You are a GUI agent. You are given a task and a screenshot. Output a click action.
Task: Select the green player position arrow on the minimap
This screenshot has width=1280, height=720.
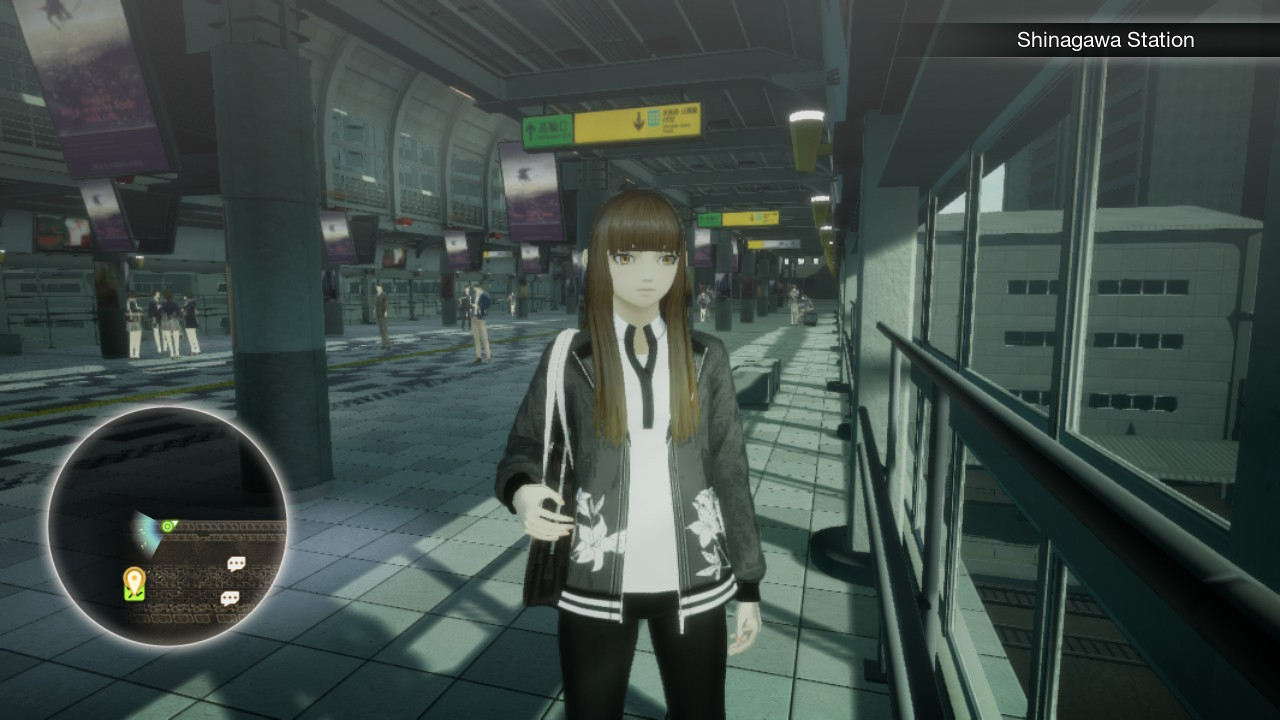tap(167, 526)
